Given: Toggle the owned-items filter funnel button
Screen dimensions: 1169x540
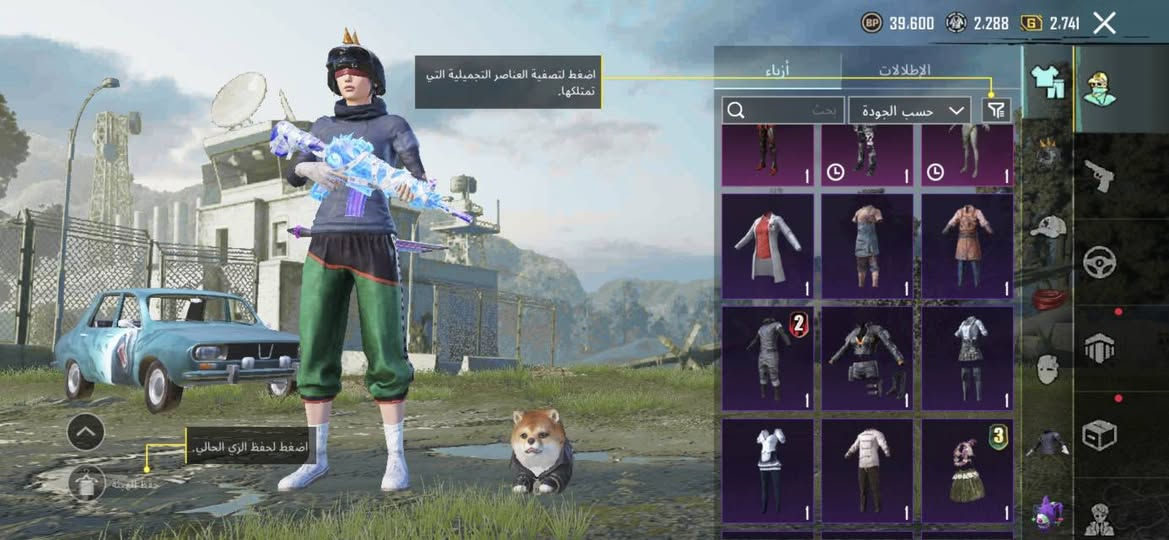Looking at the screenshot, I should click(997, 110).
